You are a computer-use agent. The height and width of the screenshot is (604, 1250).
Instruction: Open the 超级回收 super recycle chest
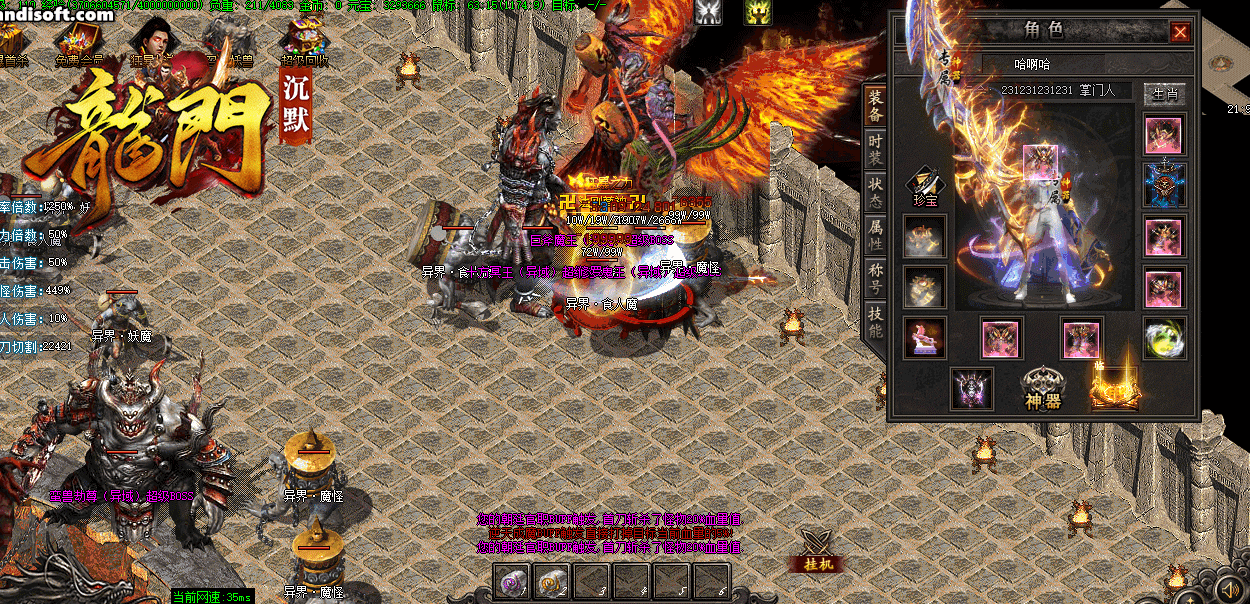[302, 40]
